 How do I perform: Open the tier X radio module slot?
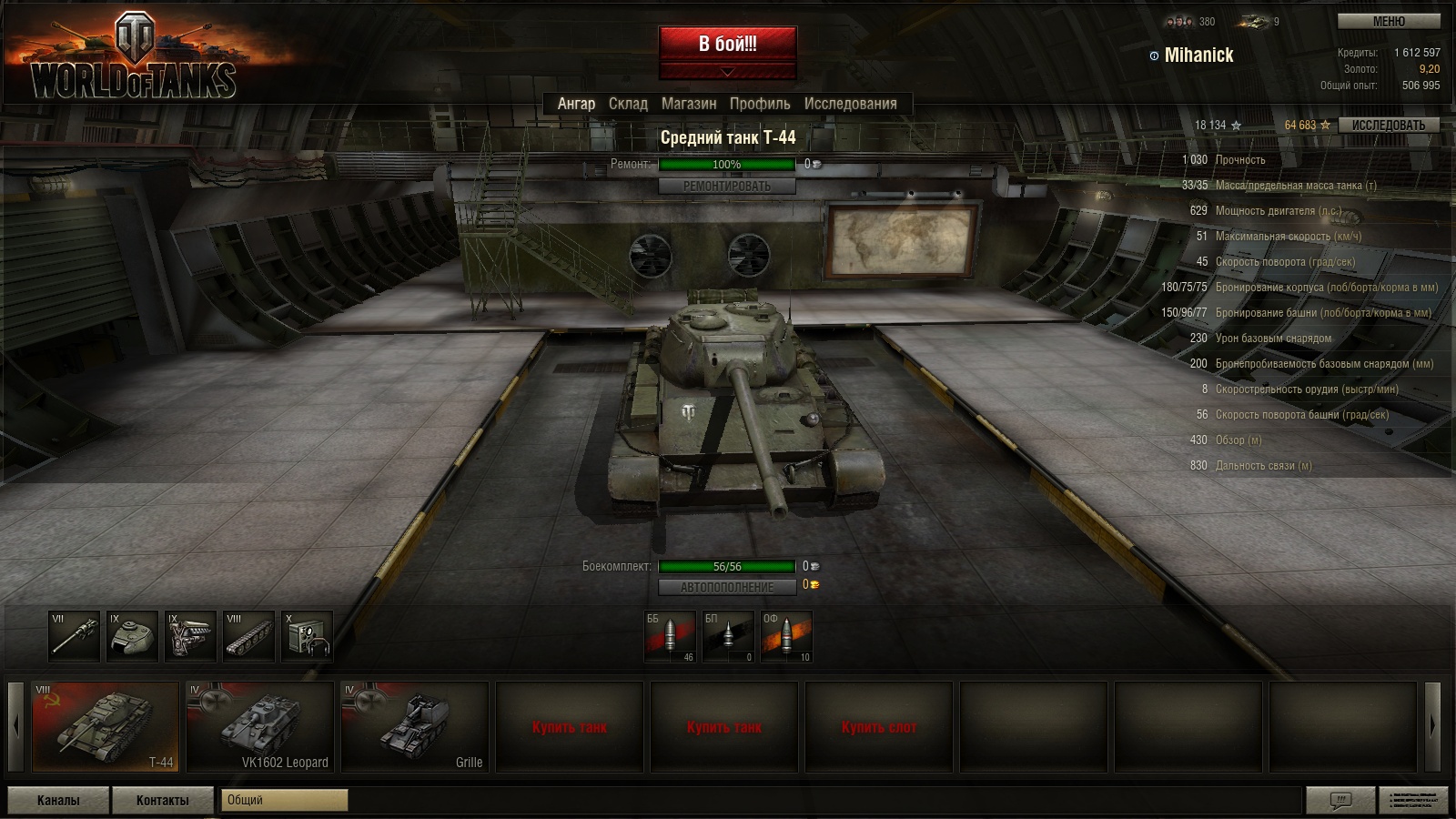[x=307, y=636]
